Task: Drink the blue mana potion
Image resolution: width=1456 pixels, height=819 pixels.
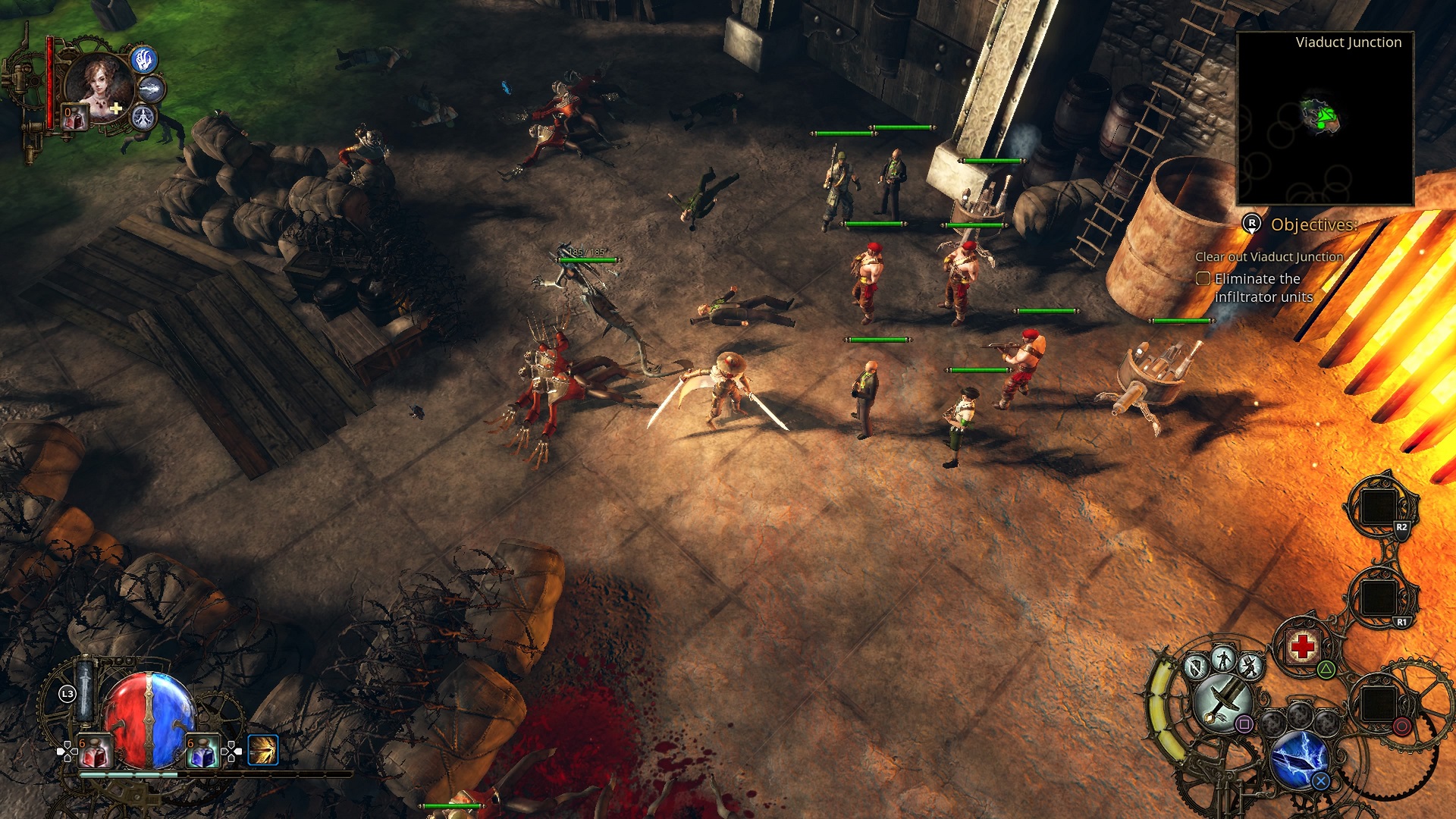Action: click(x=202, y=752)
